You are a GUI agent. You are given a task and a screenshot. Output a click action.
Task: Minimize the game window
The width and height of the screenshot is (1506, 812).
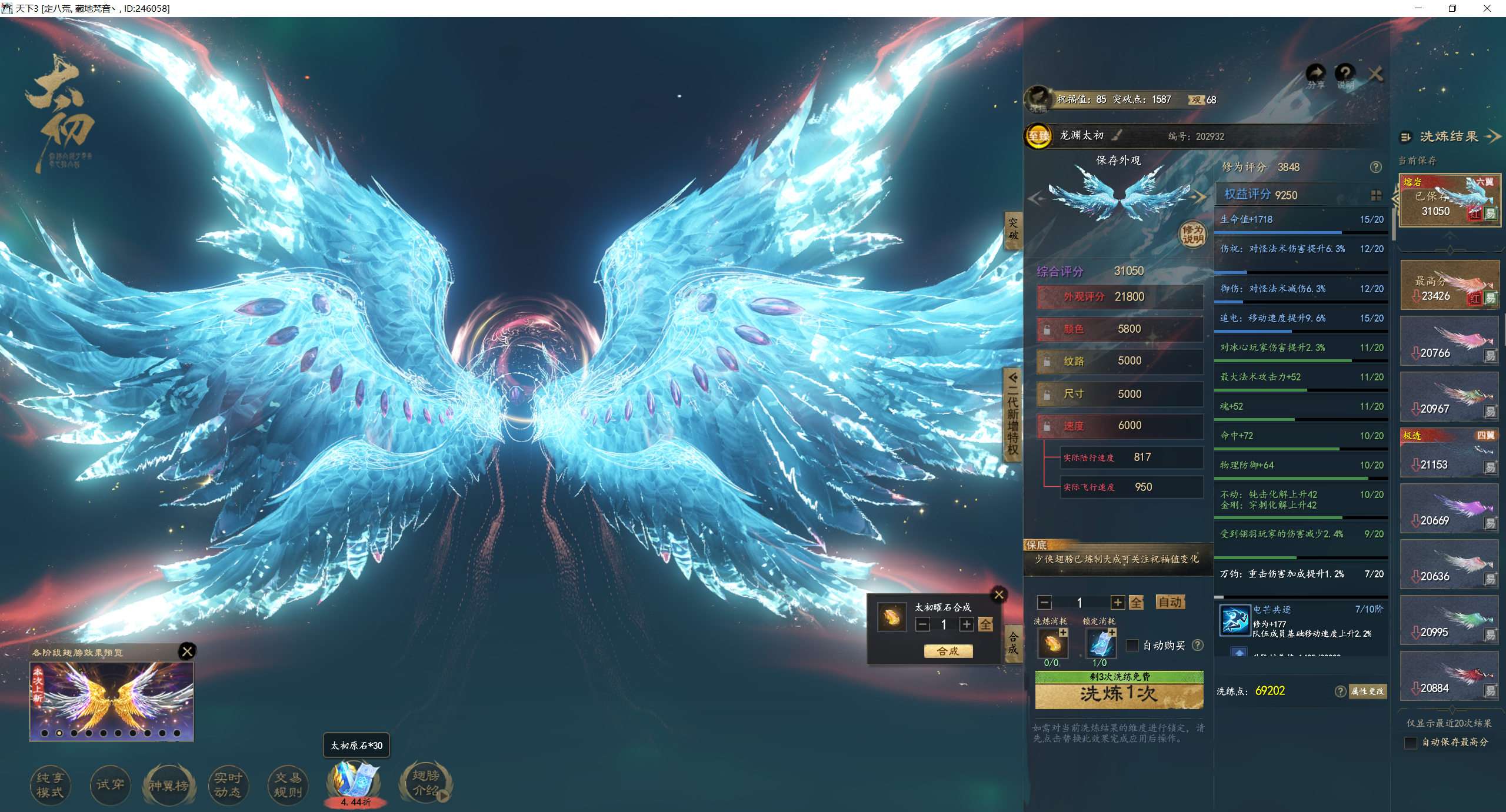1418,8
